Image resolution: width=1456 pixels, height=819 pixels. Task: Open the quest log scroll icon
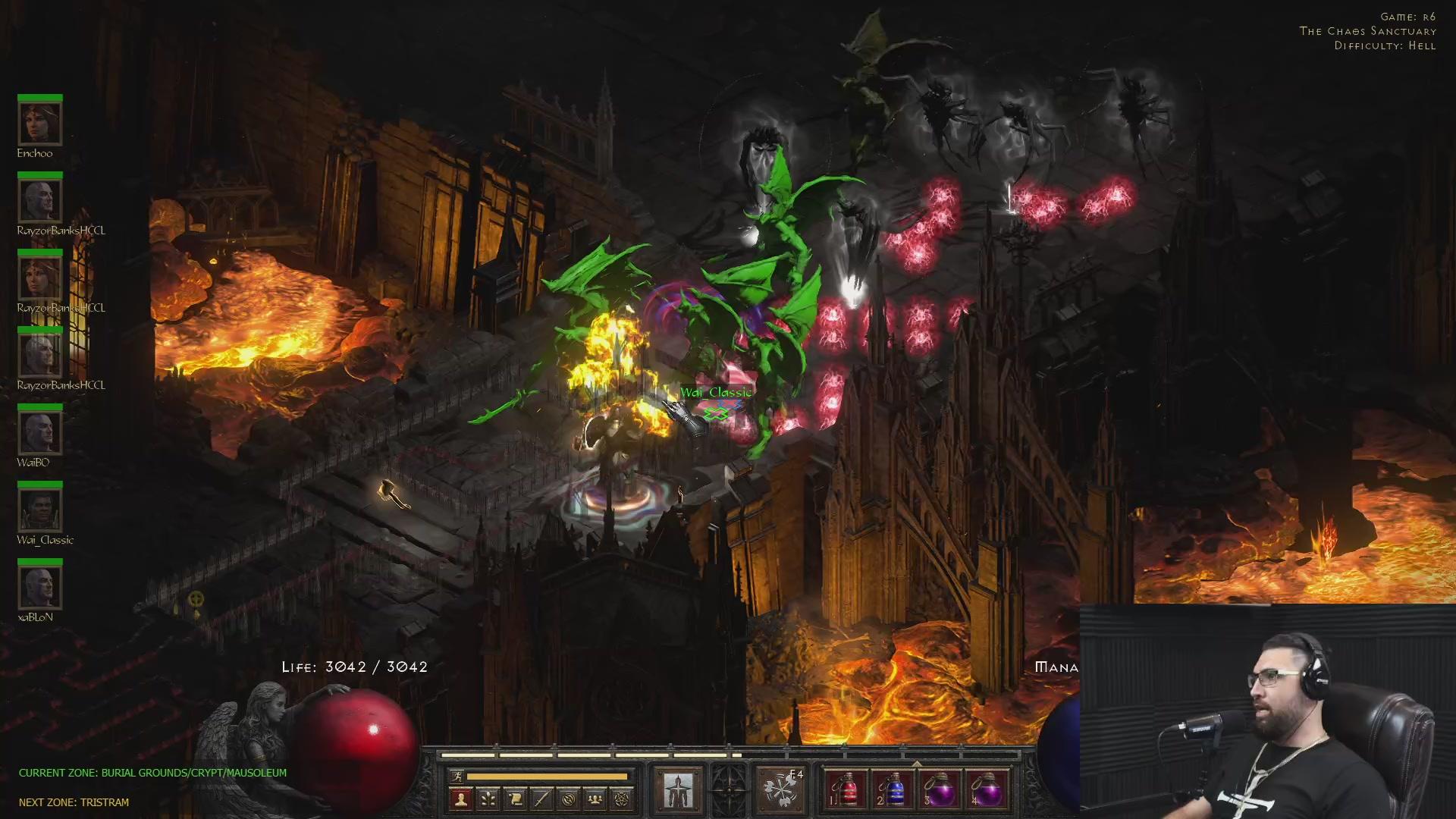[515, 799]
